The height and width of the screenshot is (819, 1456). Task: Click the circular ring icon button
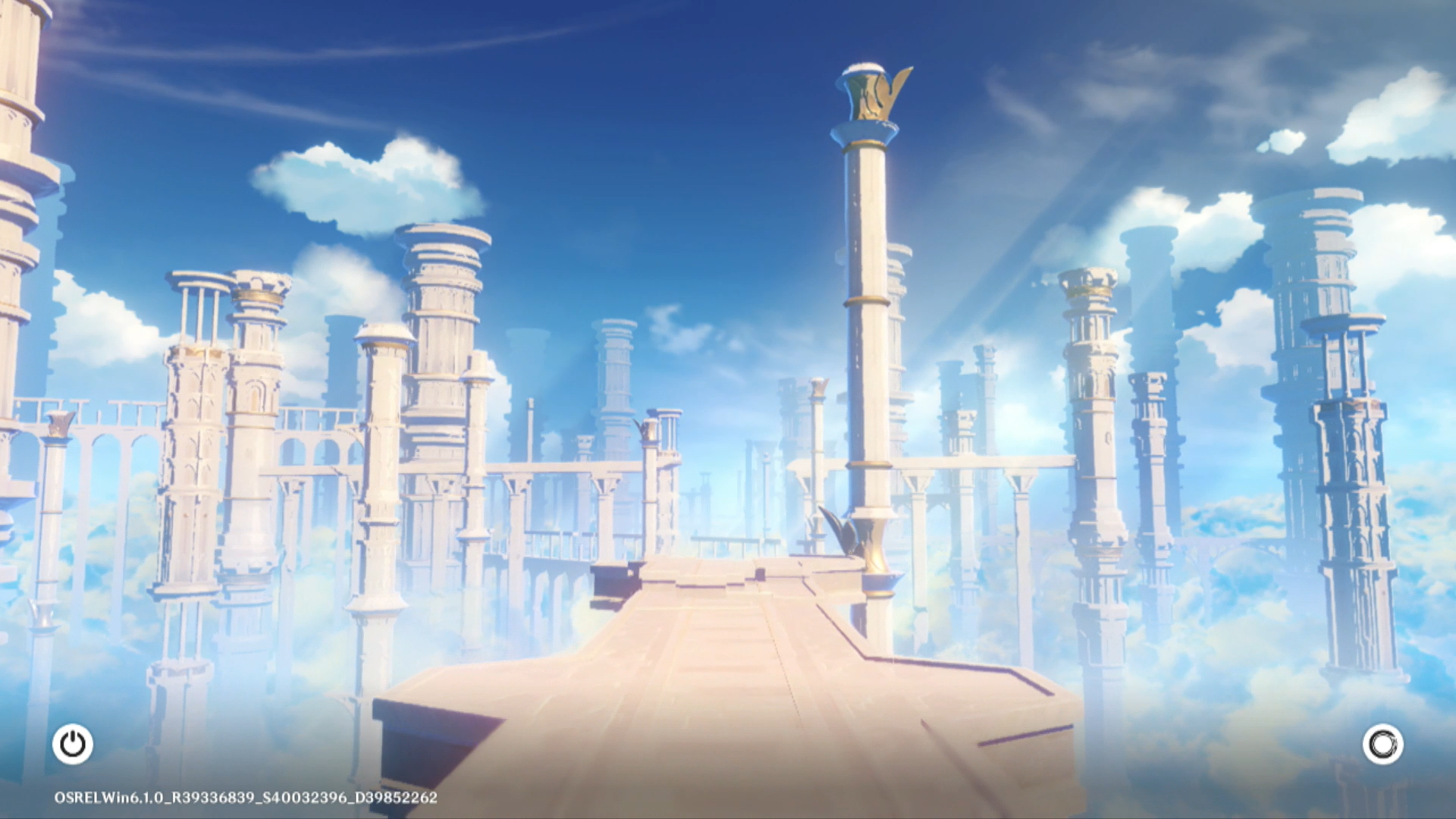[x=1382, y=744]
